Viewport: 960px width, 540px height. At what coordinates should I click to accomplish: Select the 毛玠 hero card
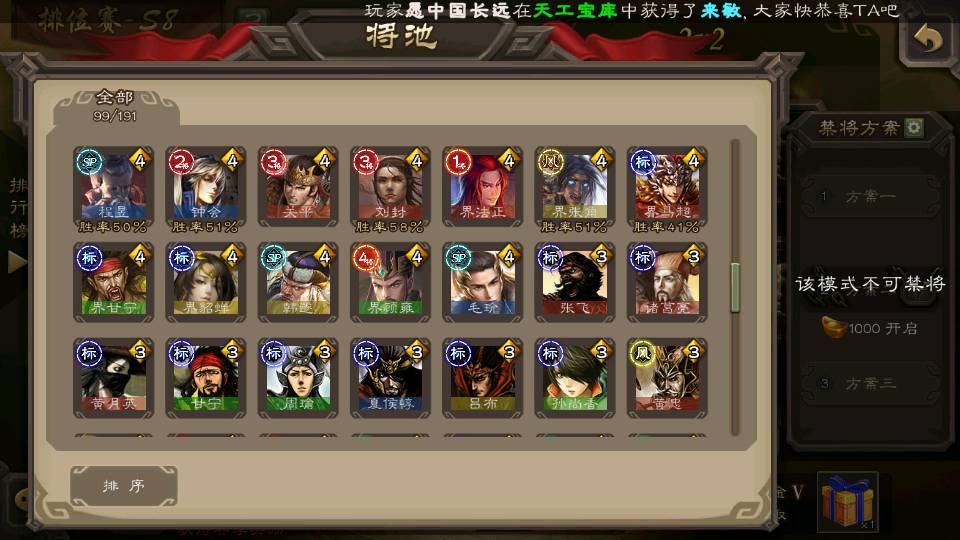482,282
